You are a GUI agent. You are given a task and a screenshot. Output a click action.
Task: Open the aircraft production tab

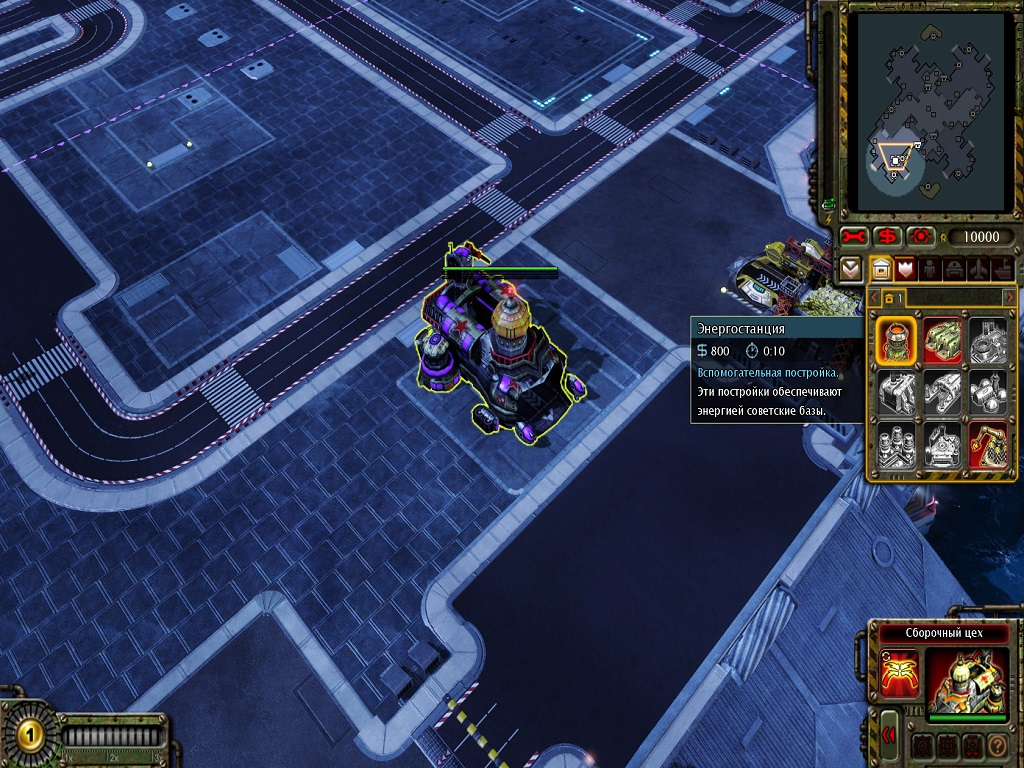tap(977, 269)
